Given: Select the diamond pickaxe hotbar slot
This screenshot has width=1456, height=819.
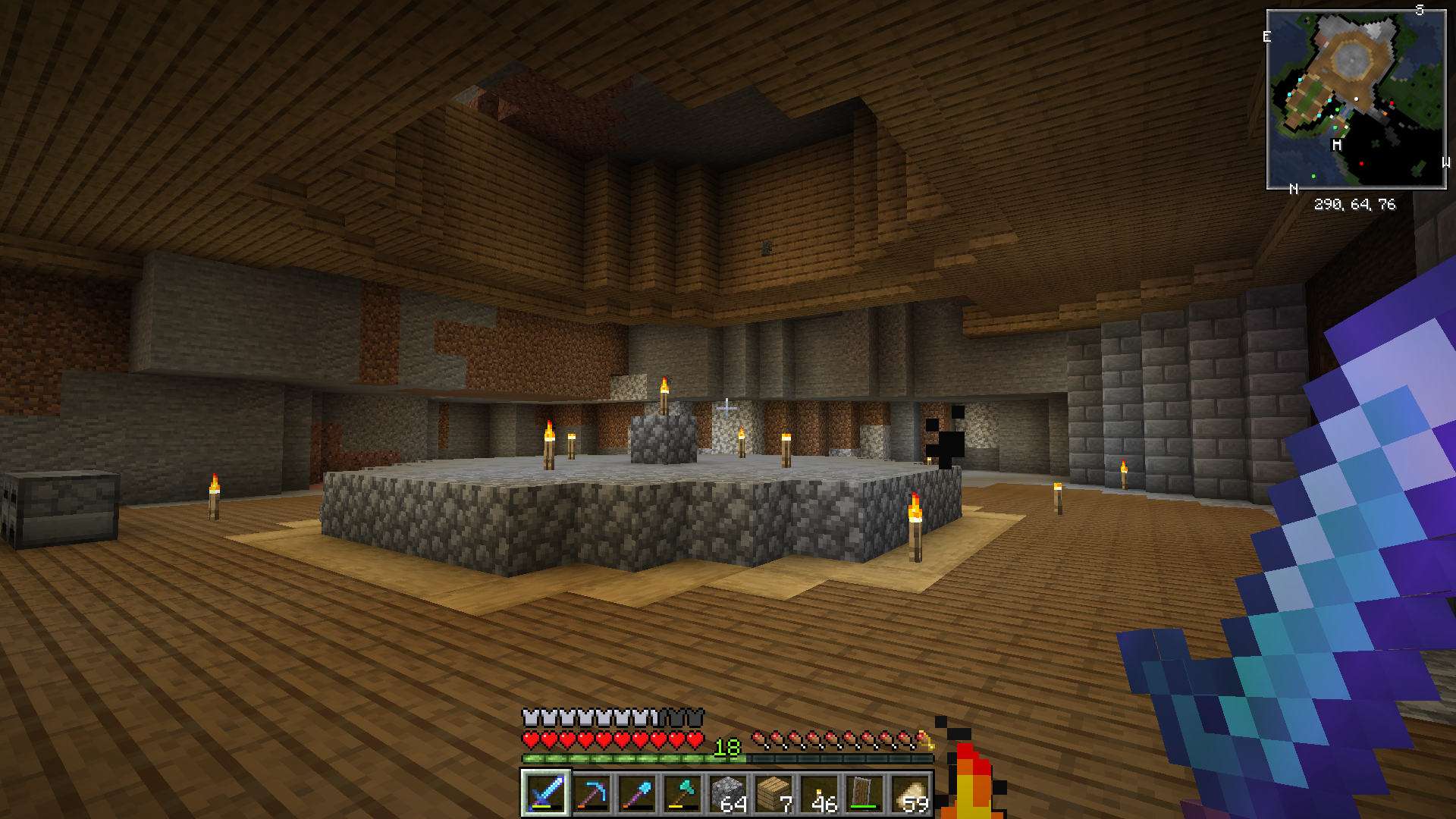Looking at the screenshot, I should (x=591, y=793).
